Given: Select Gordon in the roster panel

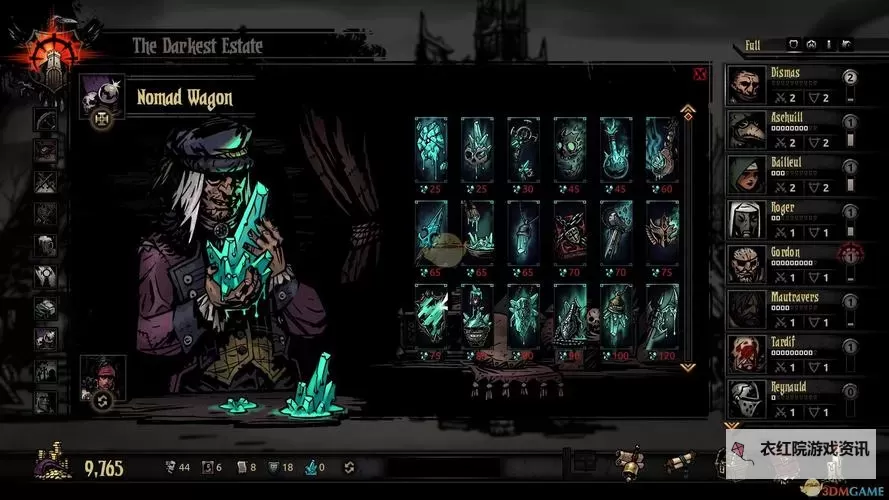Looking at the screenshot, I should [x=790, y=266].
